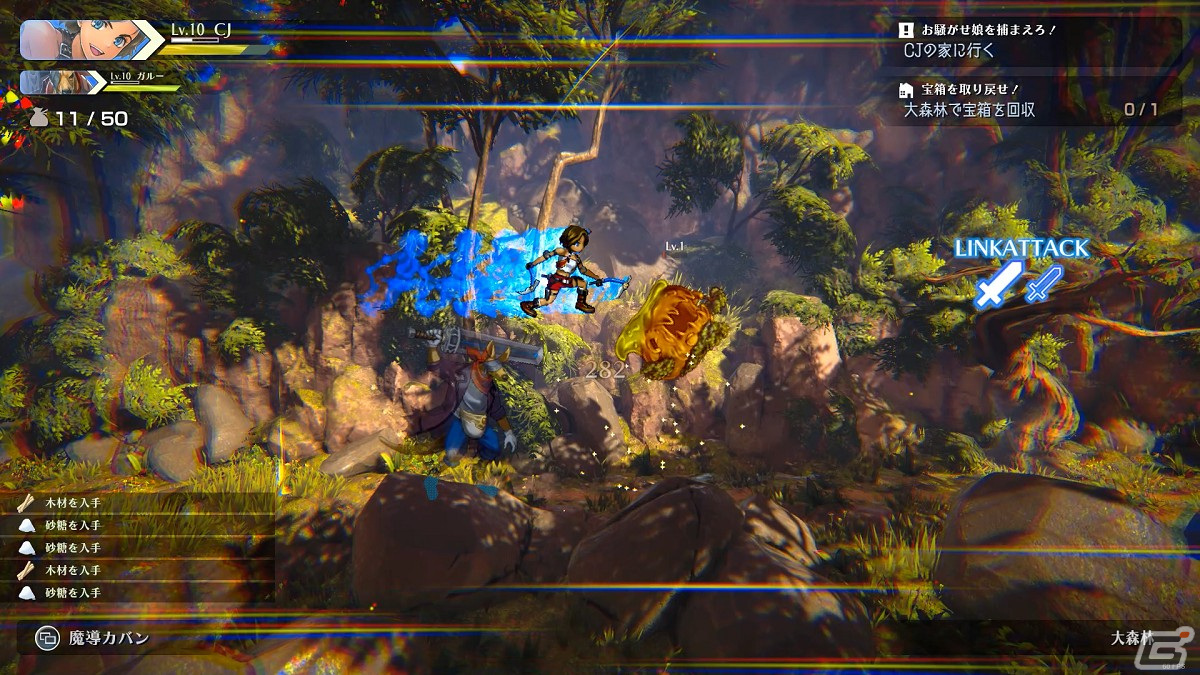Select CJ's character portrait

[83, 40]
